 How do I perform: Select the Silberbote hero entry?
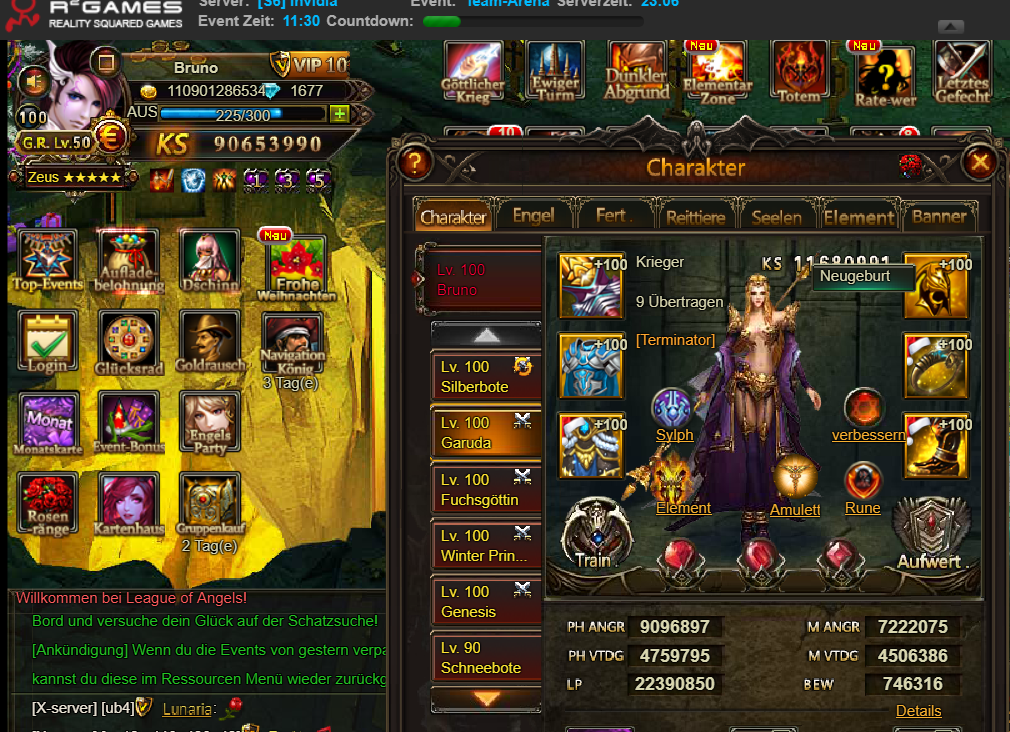[486, 377]
